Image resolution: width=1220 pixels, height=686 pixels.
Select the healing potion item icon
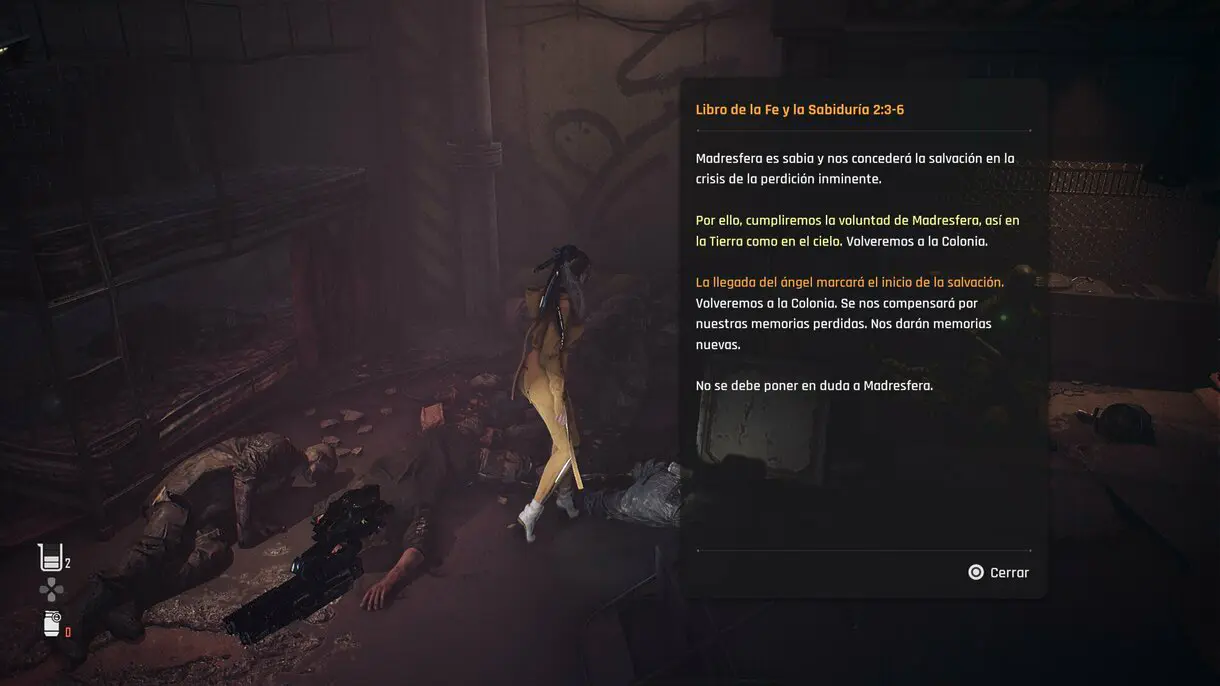click(x=51, y=558)
